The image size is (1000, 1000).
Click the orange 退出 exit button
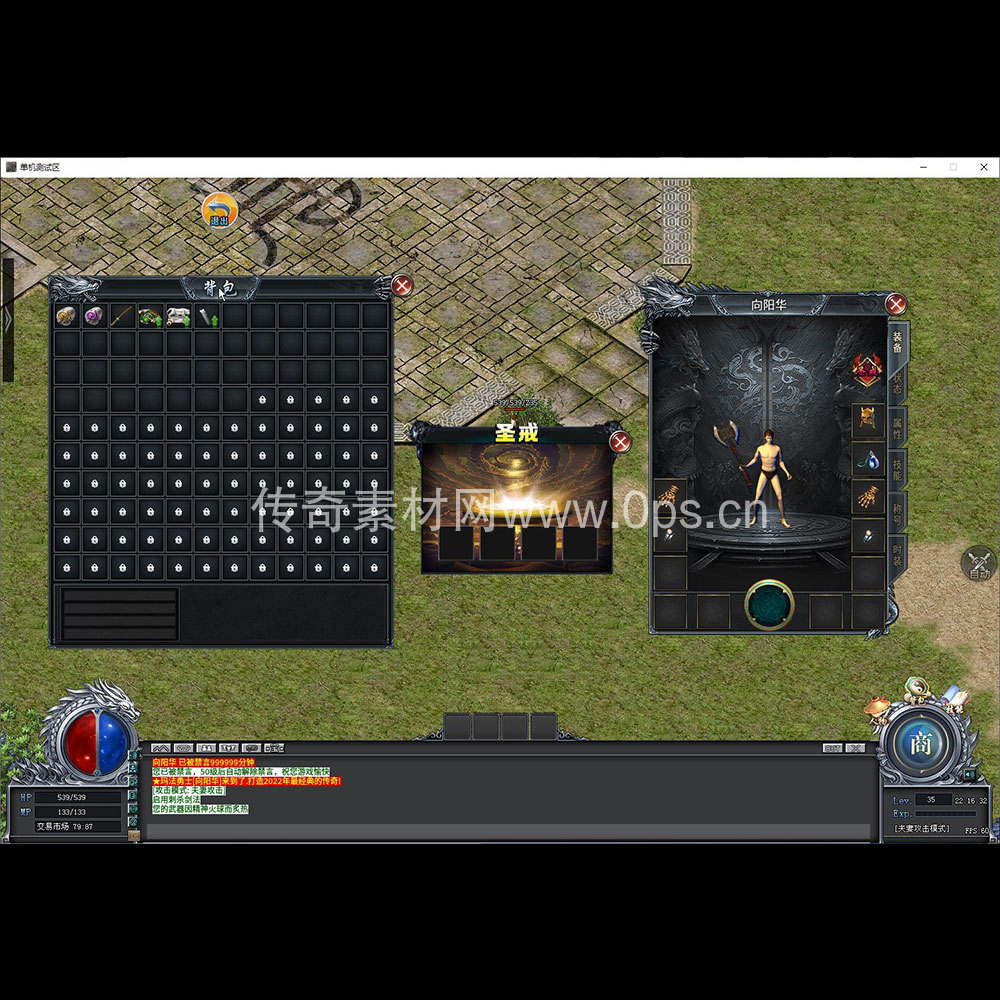[219, 210]
